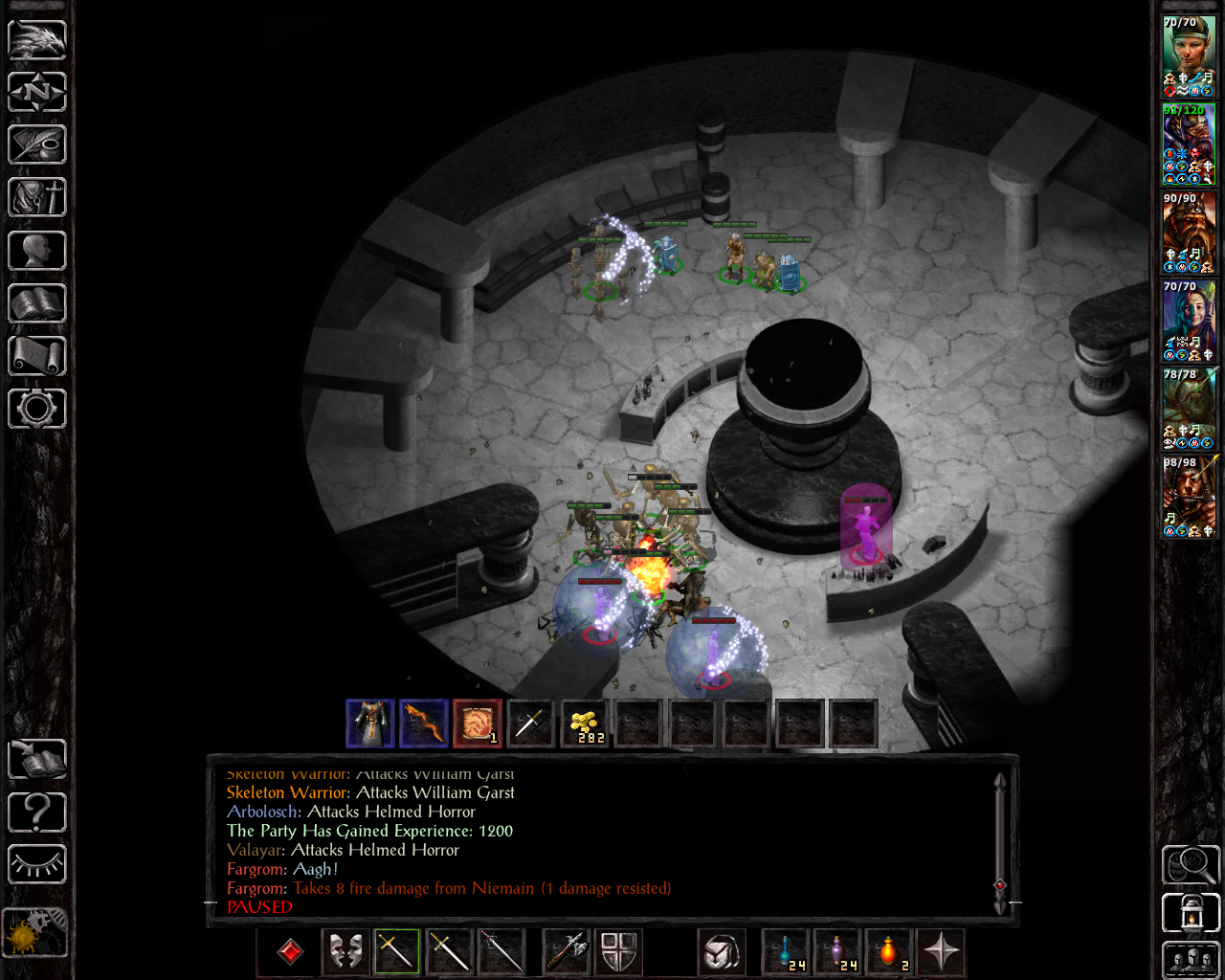Toggle the pause clock with the sun icon
The width and height of the screenshot is (1225, 980).
point(35,931)
